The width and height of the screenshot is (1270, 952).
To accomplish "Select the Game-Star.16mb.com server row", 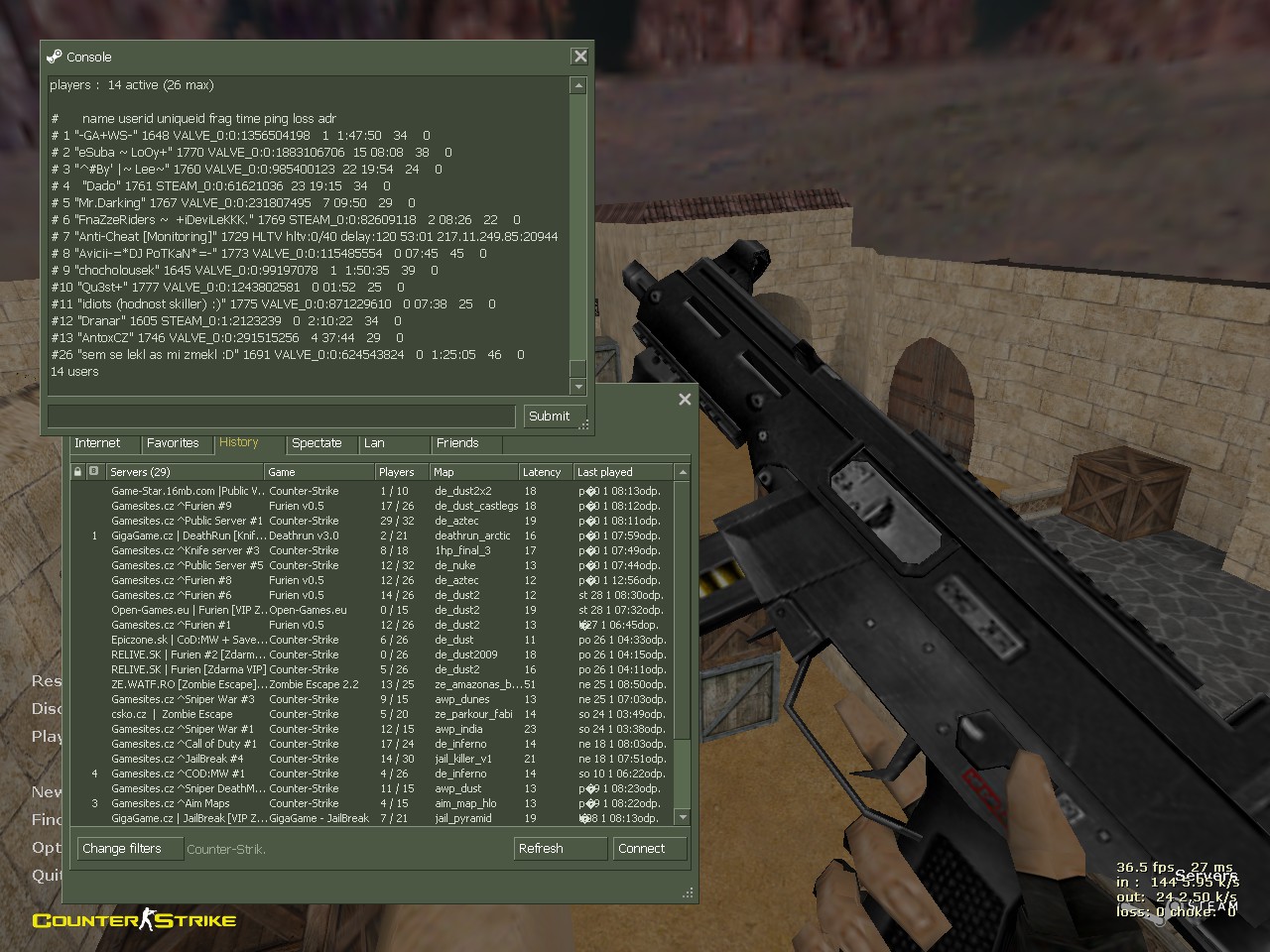I will (x=189, y=491).
